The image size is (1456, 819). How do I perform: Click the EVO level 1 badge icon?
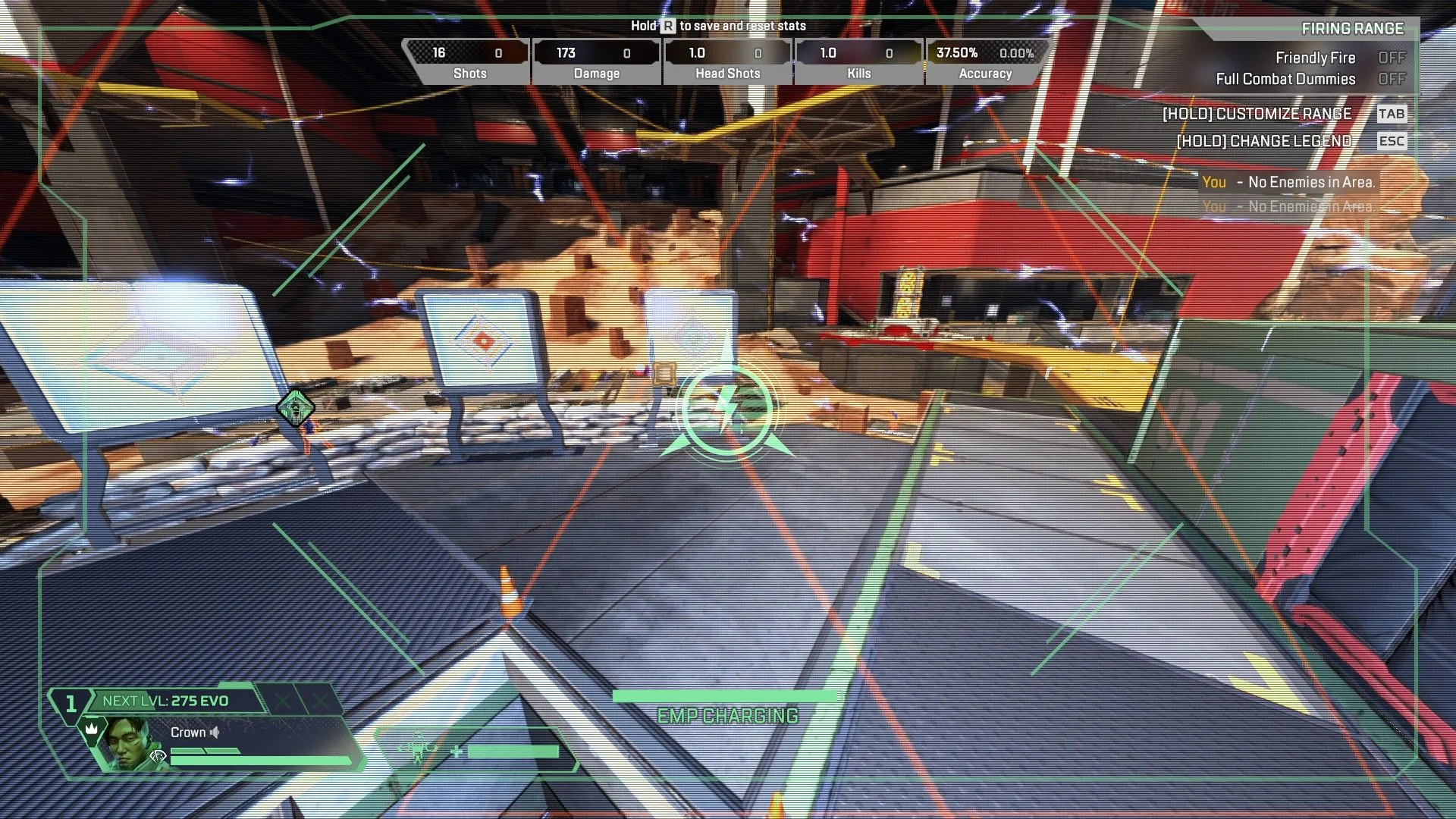pos(72,703)
